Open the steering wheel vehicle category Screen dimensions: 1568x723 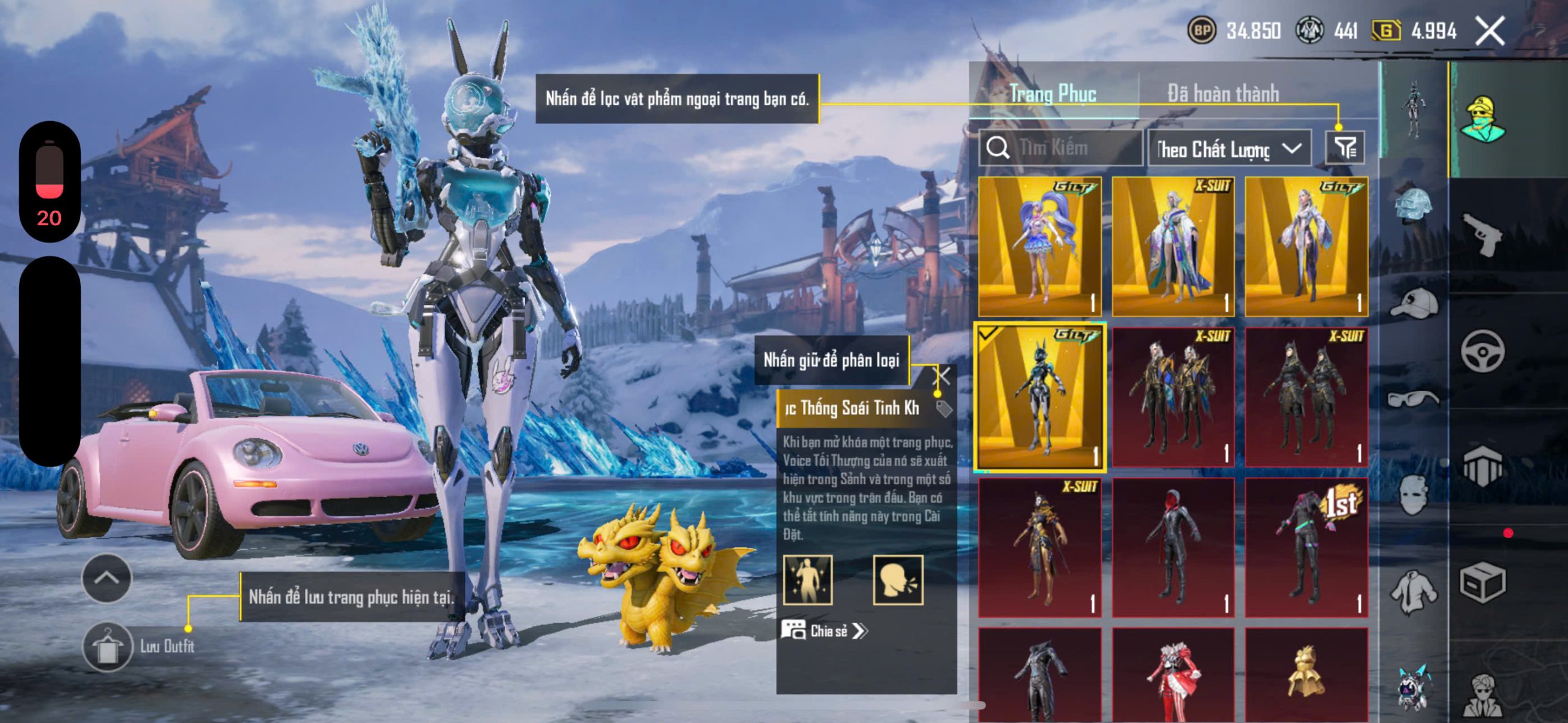pos(1482,351)
